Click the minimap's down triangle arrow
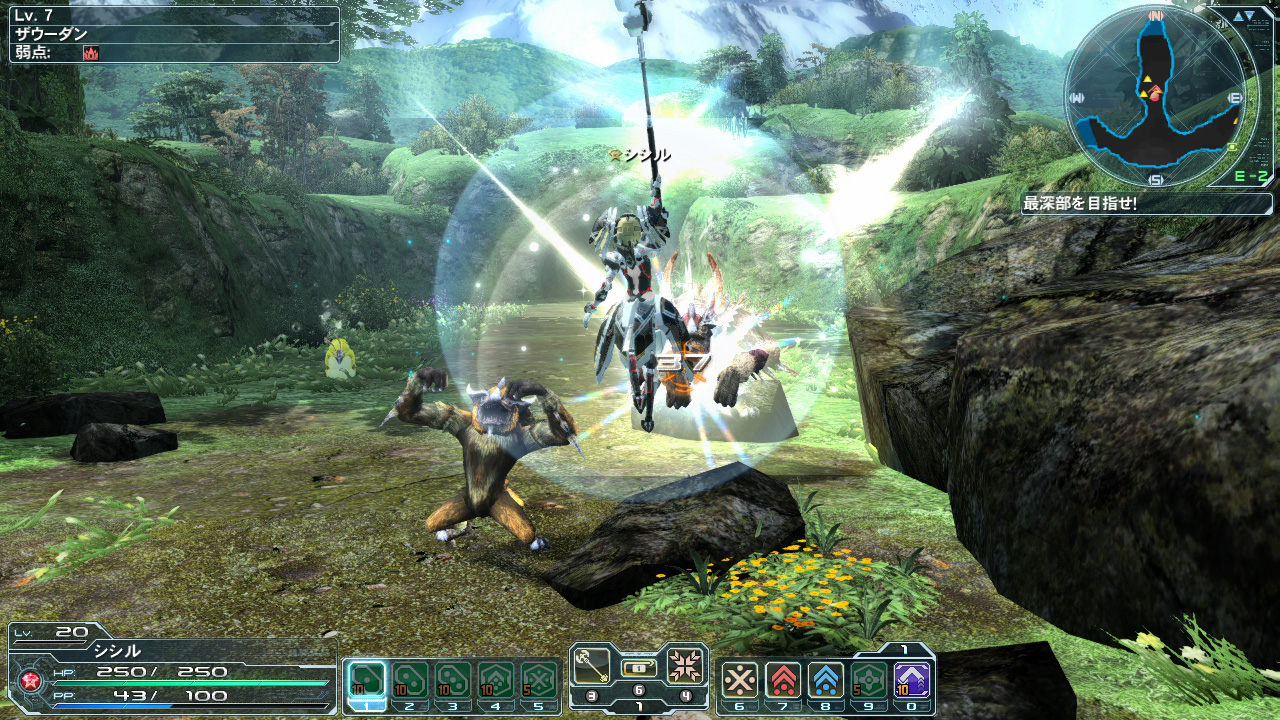 tap(1251, 16)
